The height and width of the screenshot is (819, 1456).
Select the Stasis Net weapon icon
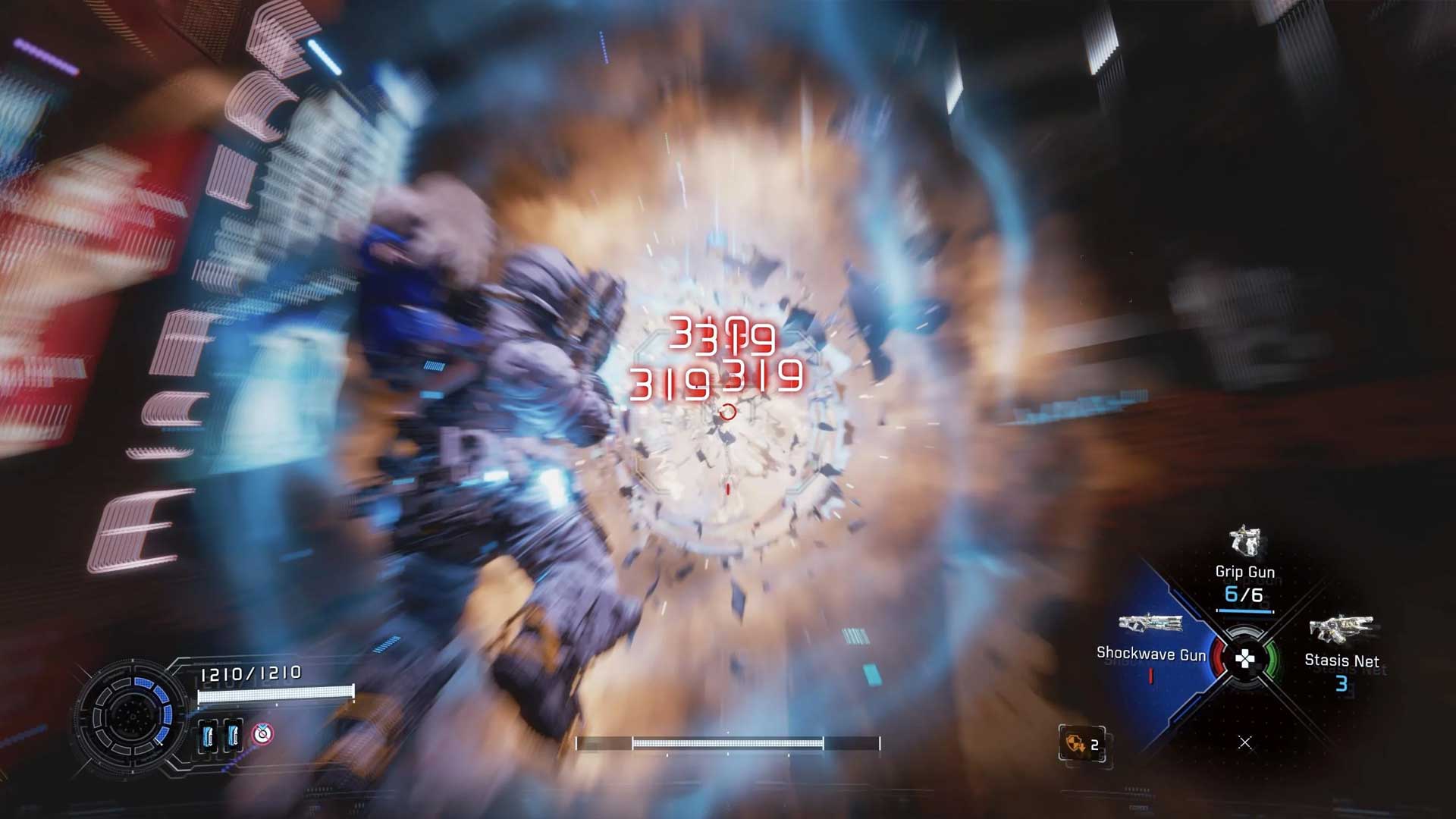point(1342,628)
